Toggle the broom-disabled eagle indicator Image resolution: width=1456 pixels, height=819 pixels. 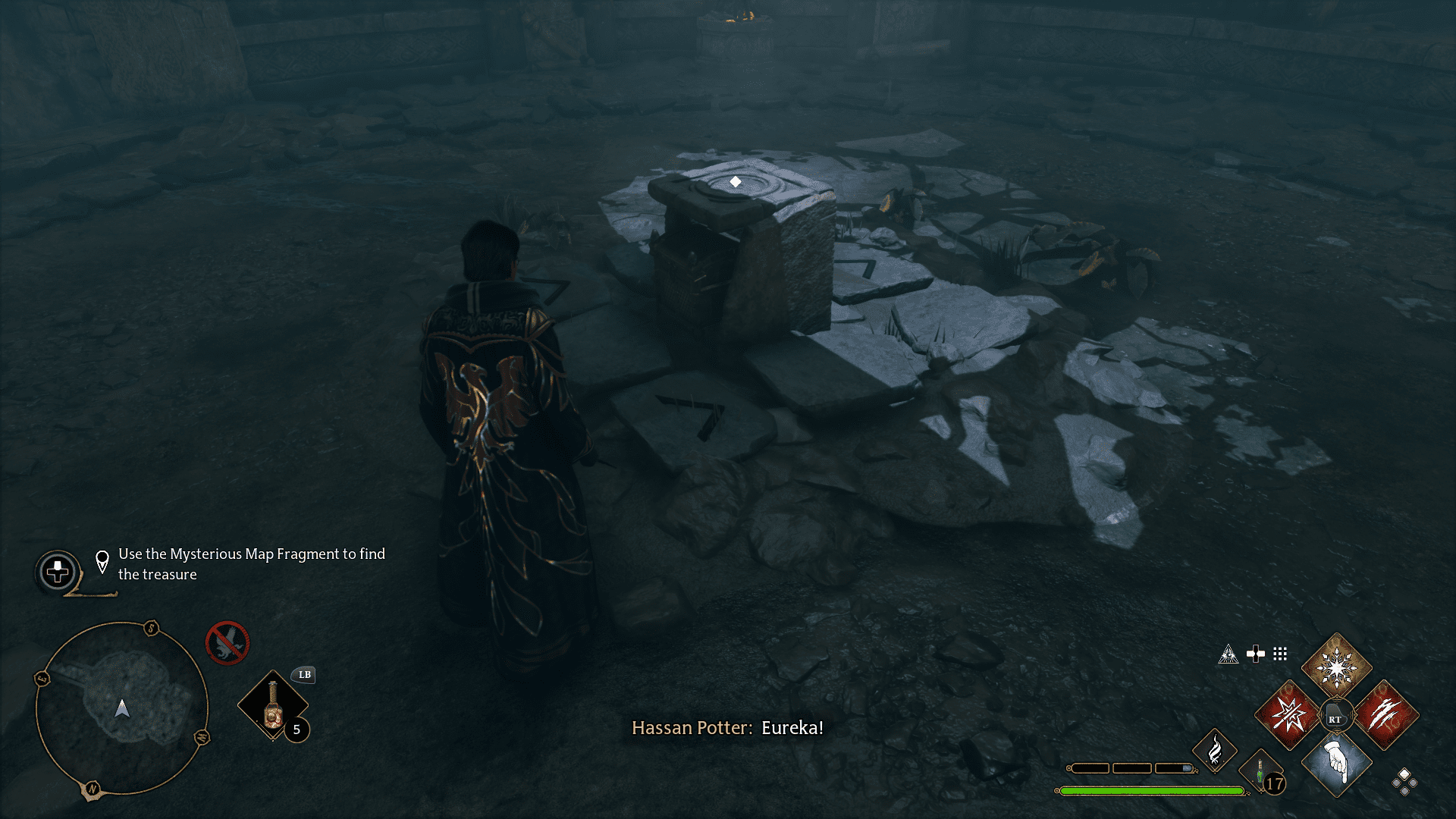pos(227,645)
